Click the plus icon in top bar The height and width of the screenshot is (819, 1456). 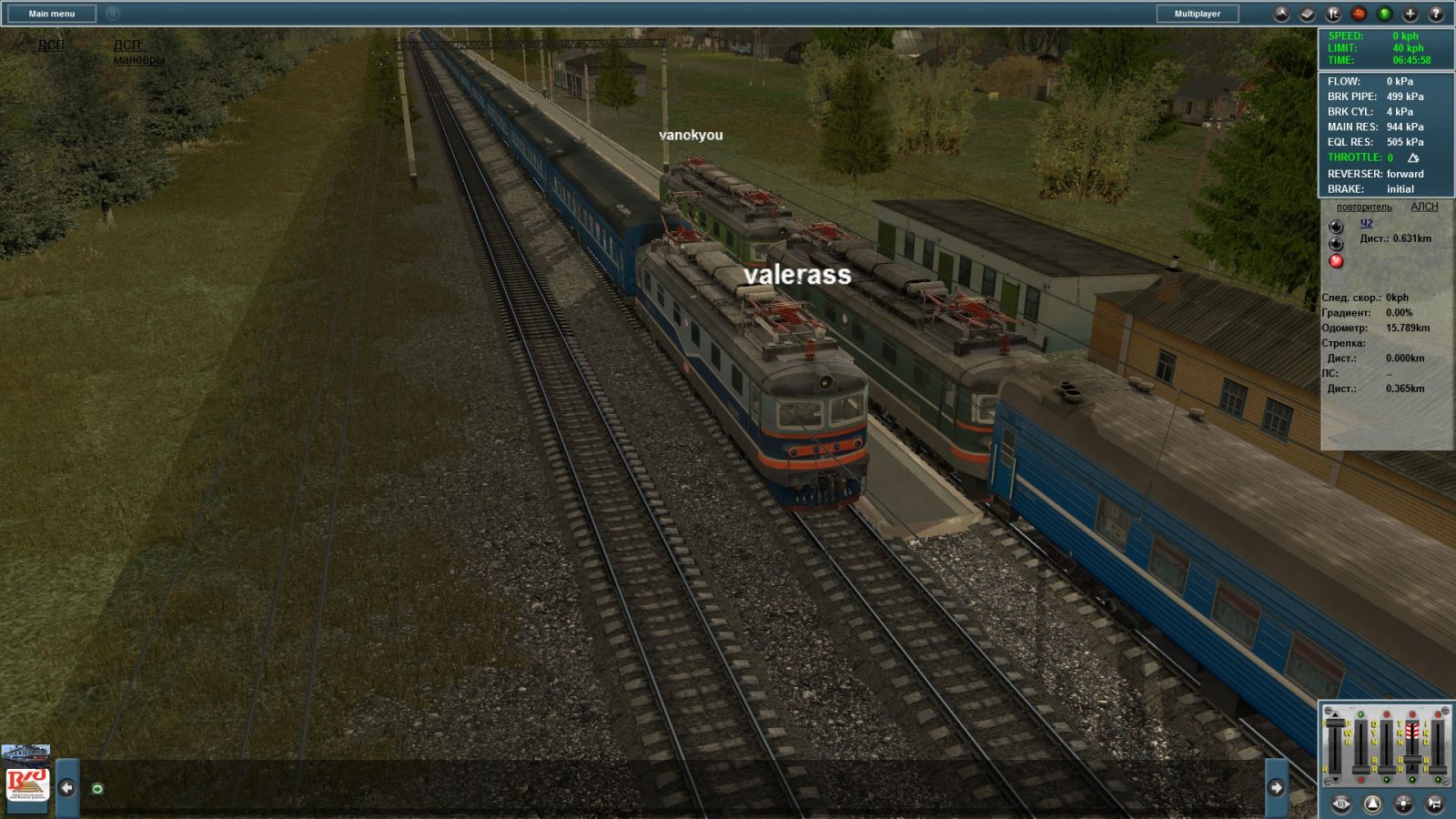[1410, 14]
